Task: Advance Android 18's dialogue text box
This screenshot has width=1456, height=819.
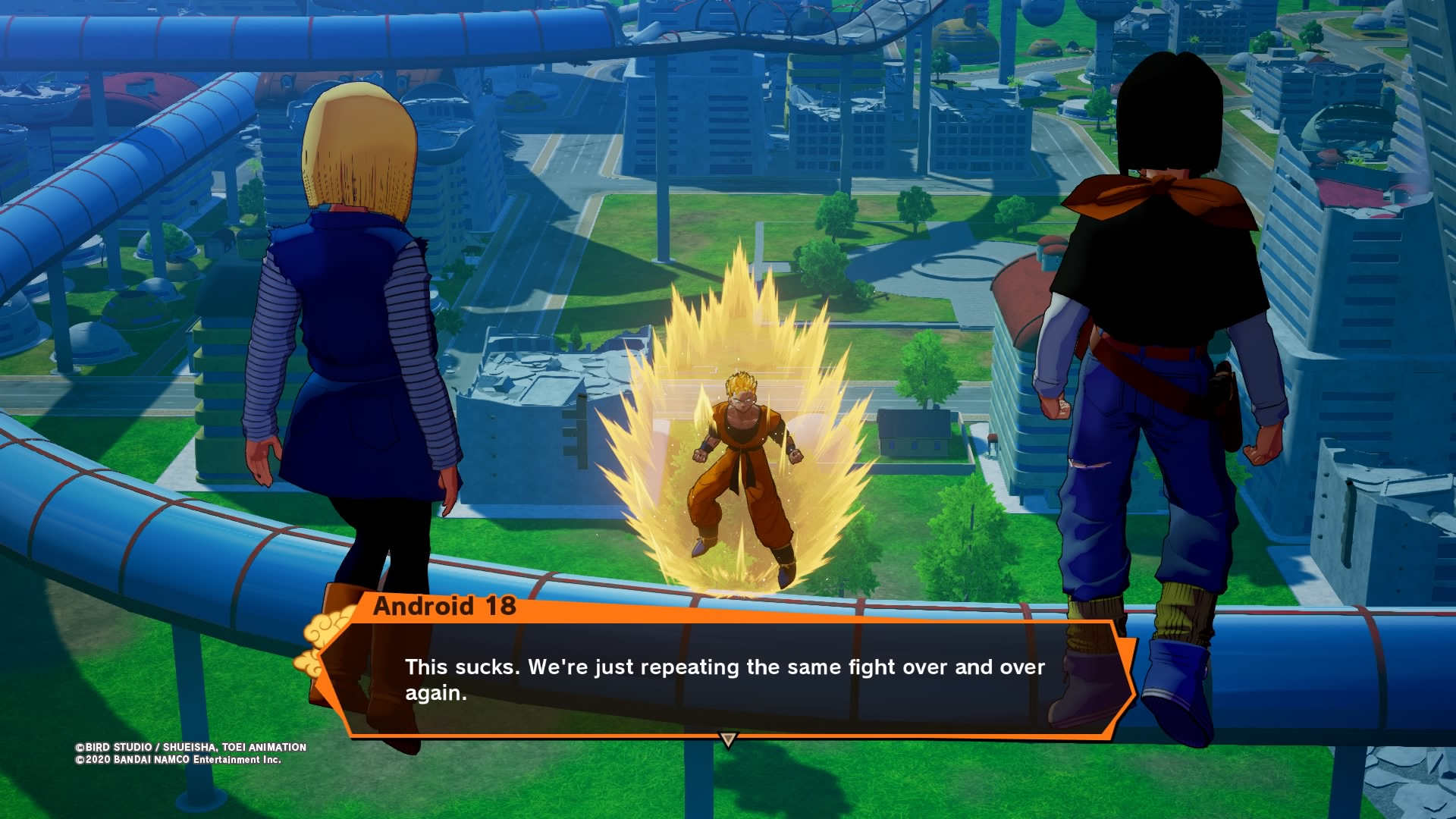Action: point(724,679)
